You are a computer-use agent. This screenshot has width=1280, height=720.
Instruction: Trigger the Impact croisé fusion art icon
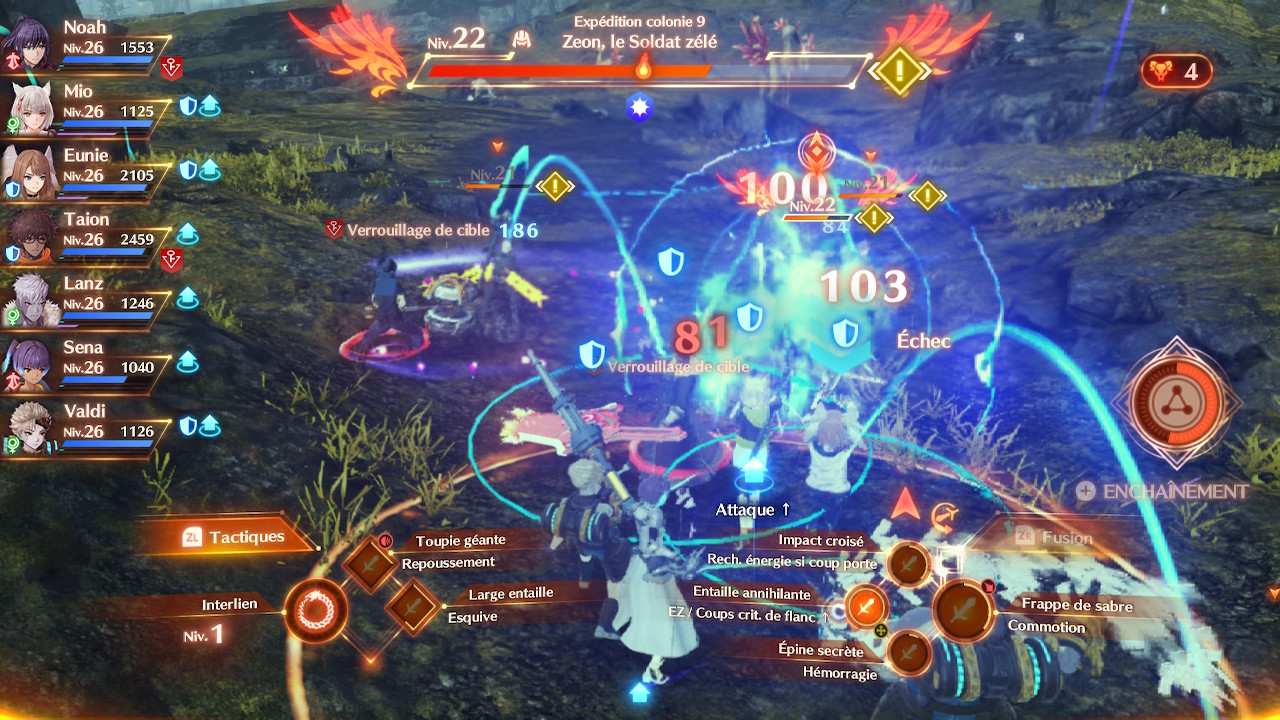click(907, 563)
